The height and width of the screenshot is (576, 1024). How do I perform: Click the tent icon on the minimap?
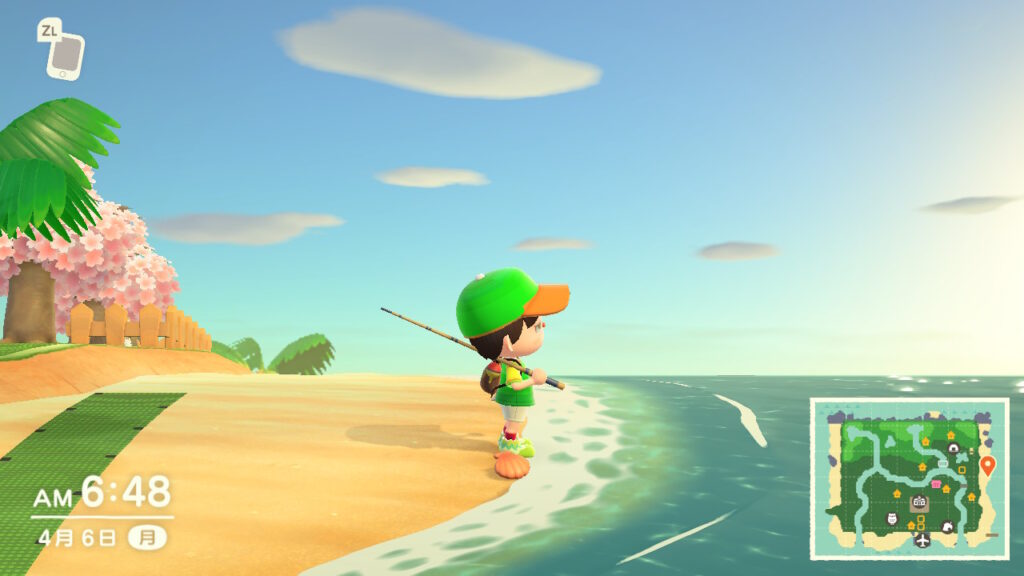(x=954, y=449)
